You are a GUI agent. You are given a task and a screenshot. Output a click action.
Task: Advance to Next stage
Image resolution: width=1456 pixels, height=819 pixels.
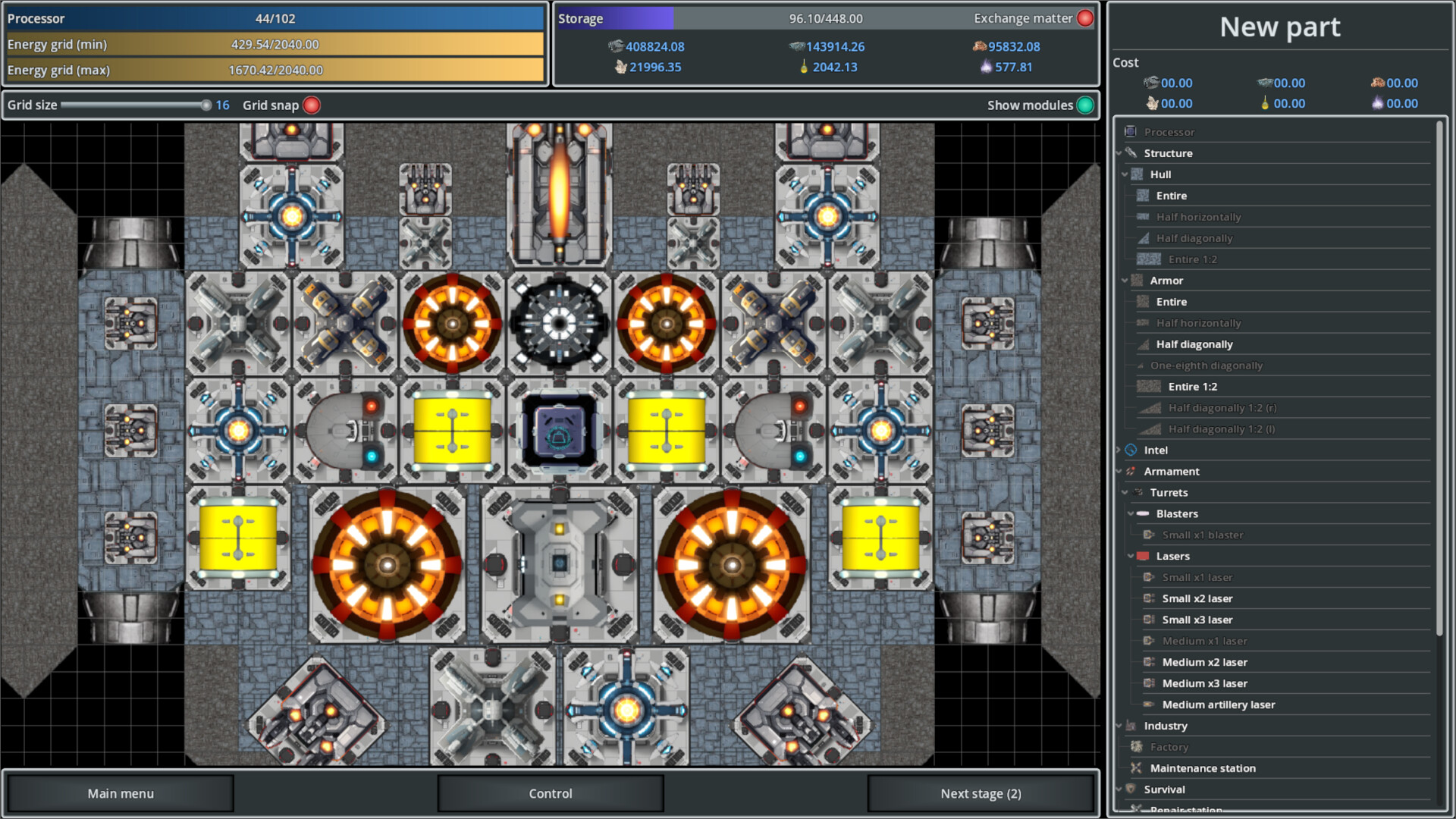(980, 793)
